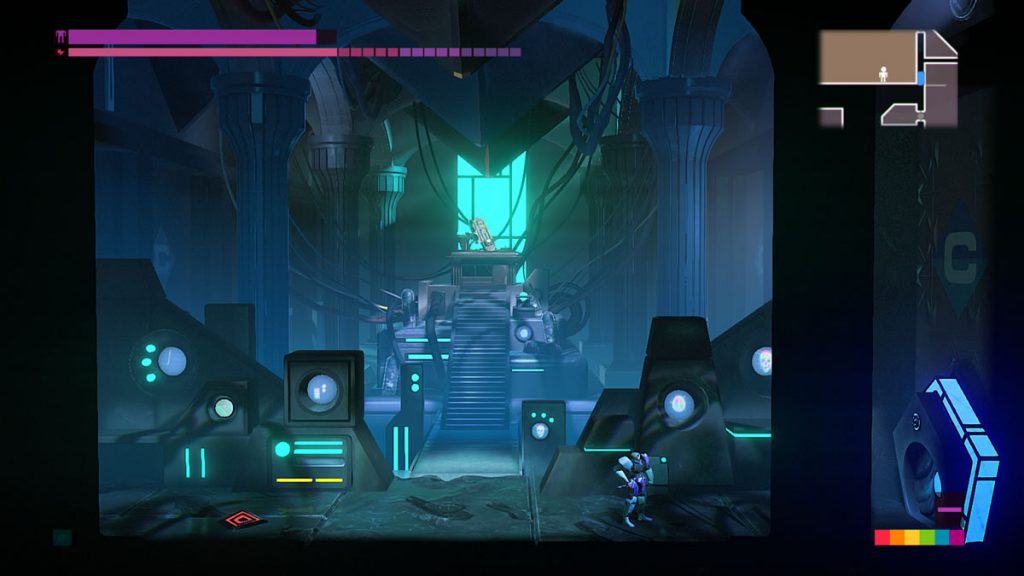Select the green segment of the rainbow bar
Viewport: 1024px width, 576px height.
pos(926,537)
